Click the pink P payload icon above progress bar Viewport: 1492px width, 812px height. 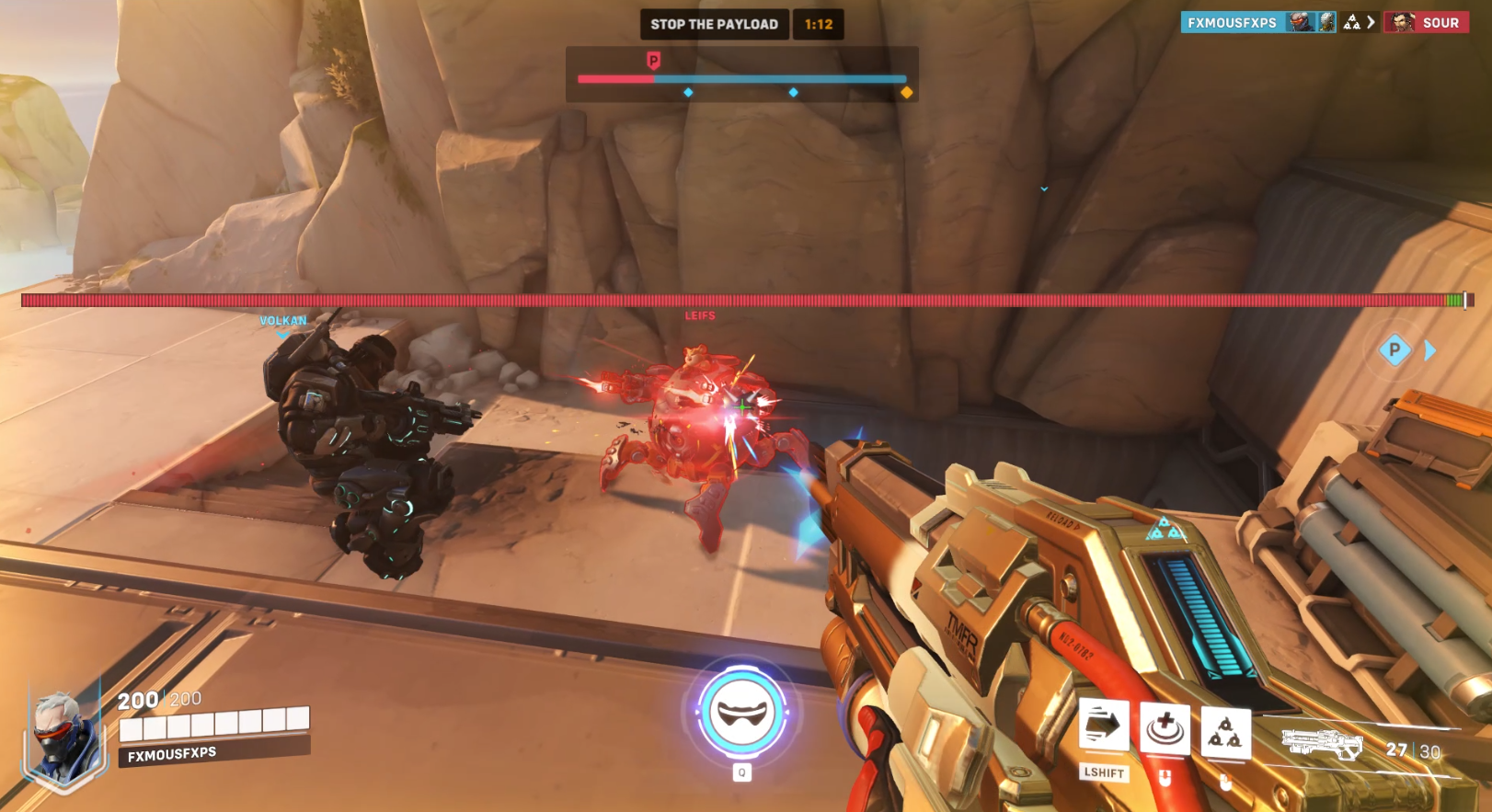point(654,58)
